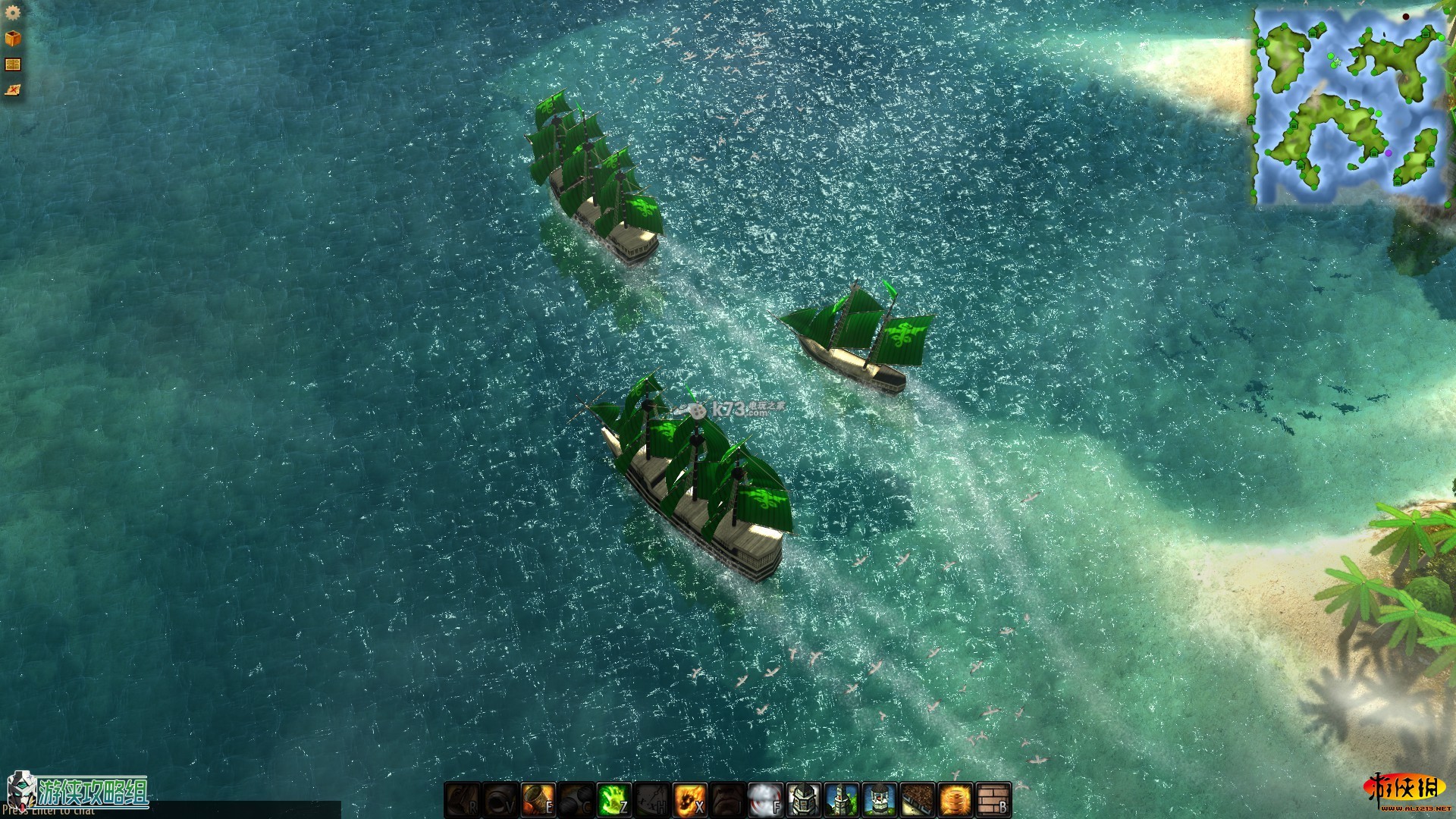Use the clock face ability marked H
The width and height of the screenshot is (1456, 819).
(652, 799)
